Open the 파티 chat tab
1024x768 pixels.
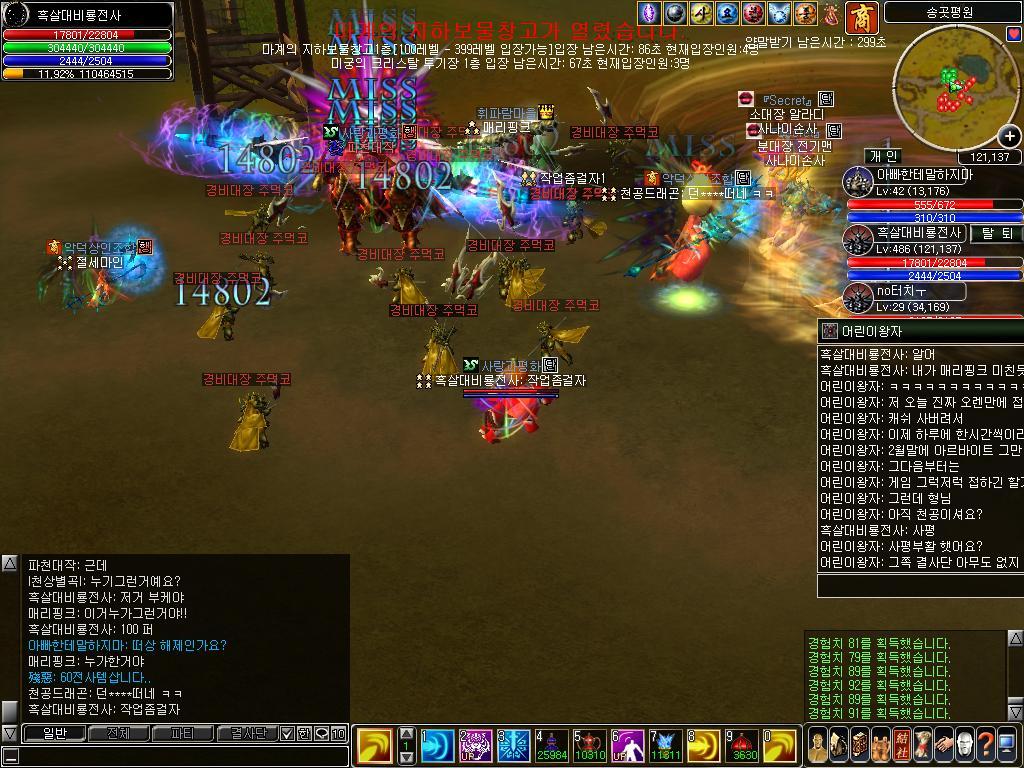click(183, 733)
